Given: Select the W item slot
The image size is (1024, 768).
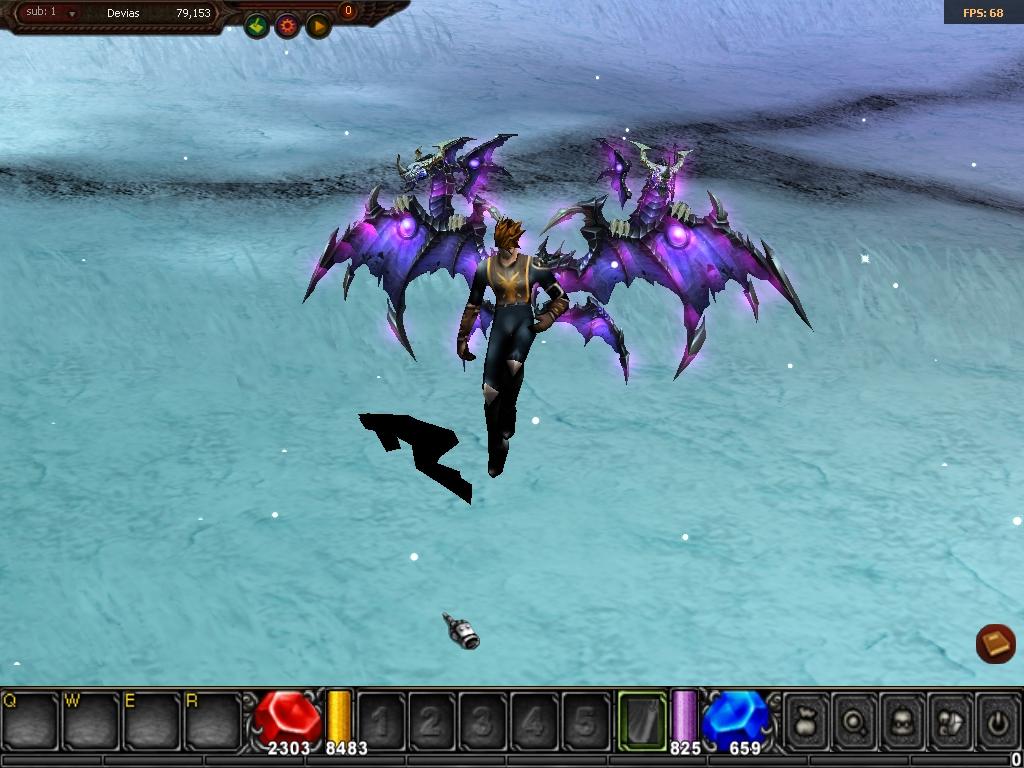Looking at the screenshot, I should coord(92,720).
